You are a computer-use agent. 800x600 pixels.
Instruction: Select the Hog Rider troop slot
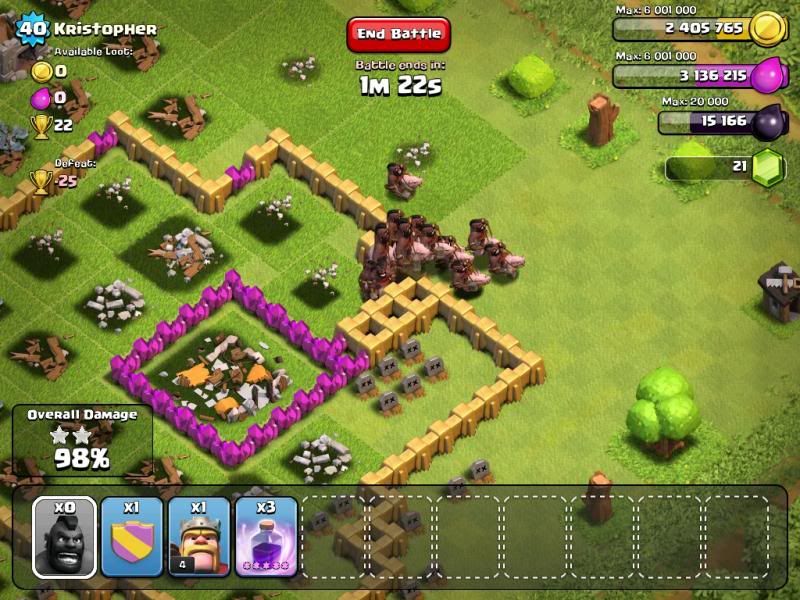tap(65, 537)
